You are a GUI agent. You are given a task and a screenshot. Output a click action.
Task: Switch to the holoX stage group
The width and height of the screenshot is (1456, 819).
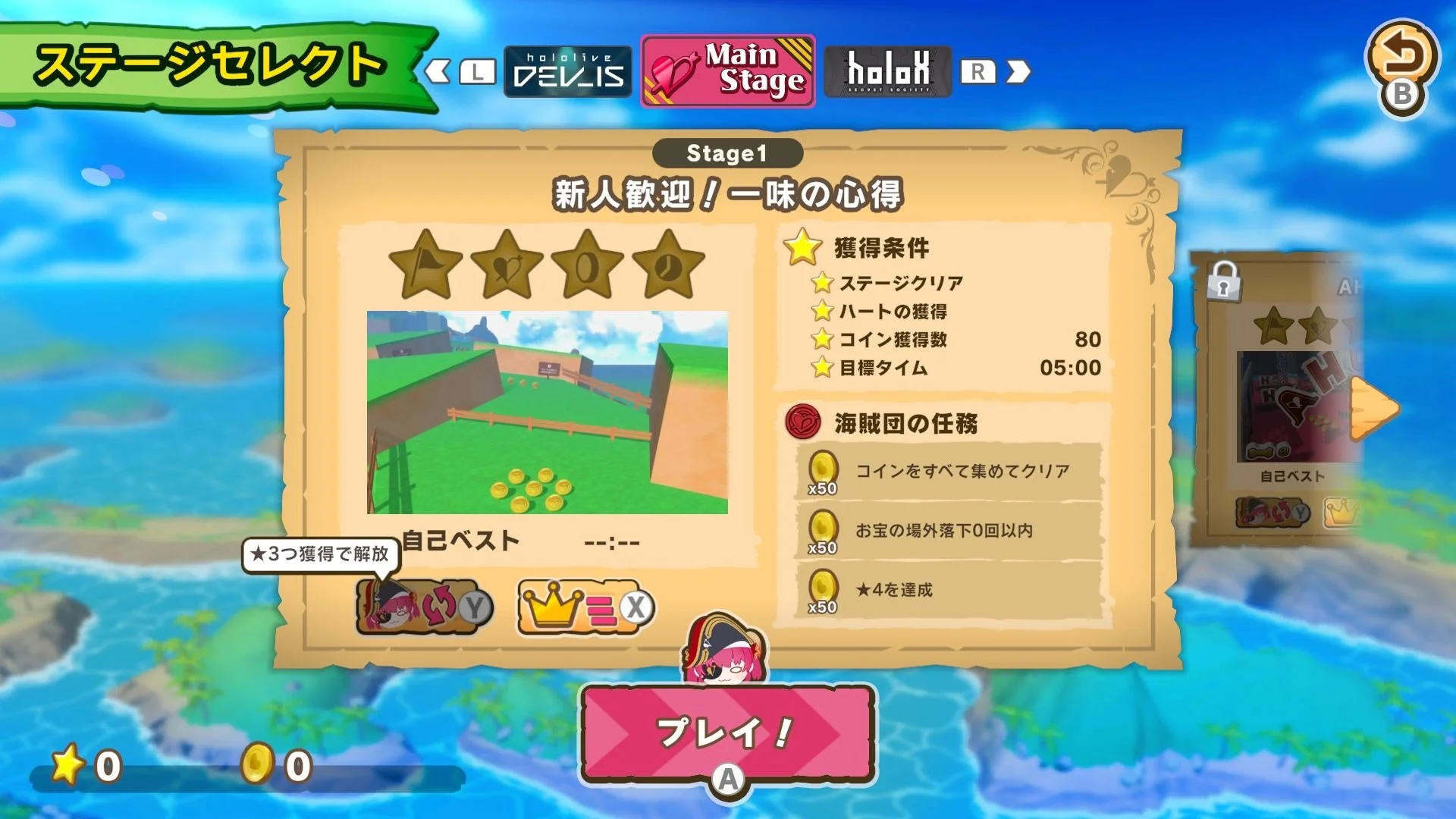(x=887, y=72)
